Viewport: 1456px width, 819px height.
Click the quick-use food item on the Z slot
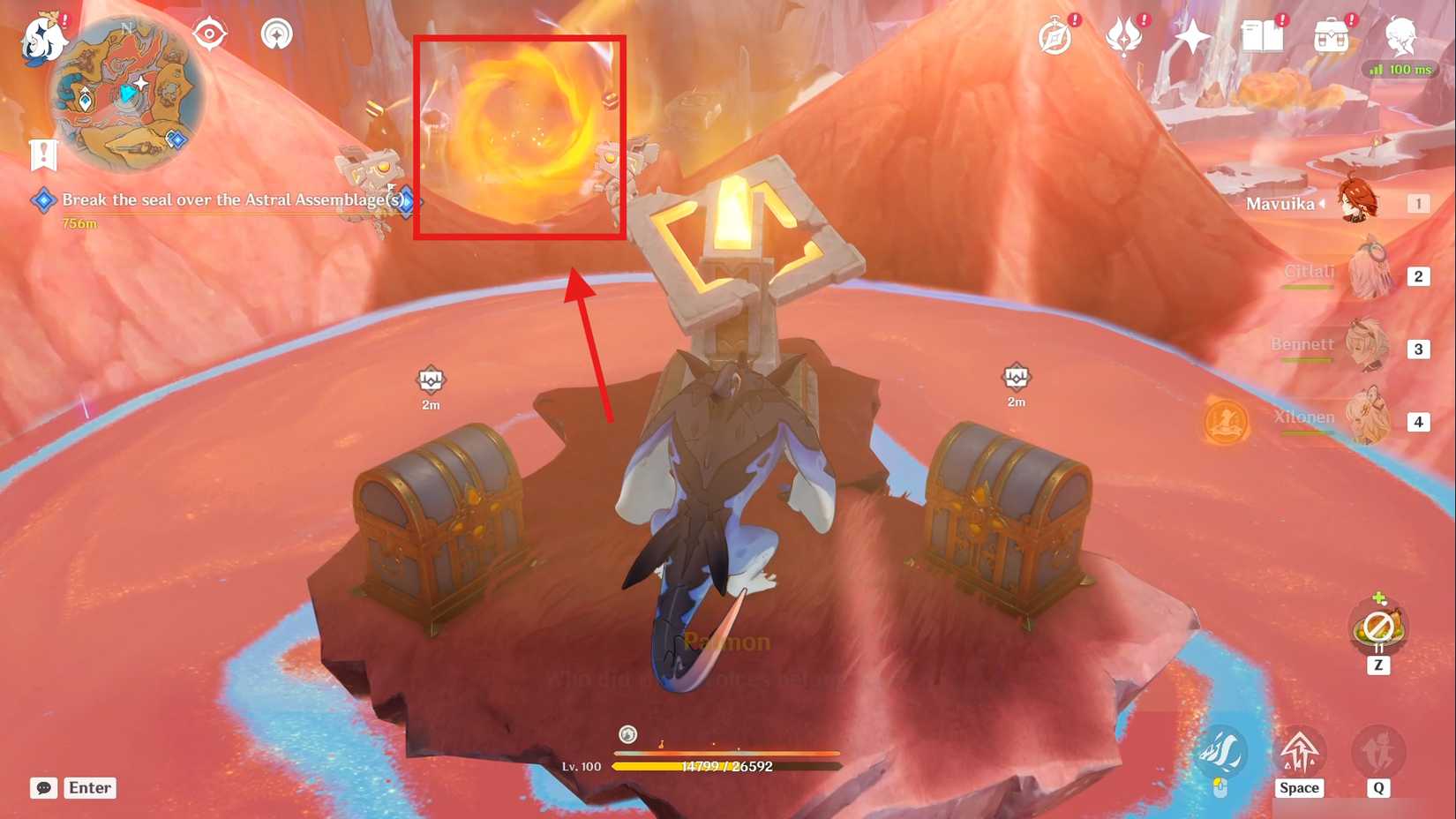1378,628
